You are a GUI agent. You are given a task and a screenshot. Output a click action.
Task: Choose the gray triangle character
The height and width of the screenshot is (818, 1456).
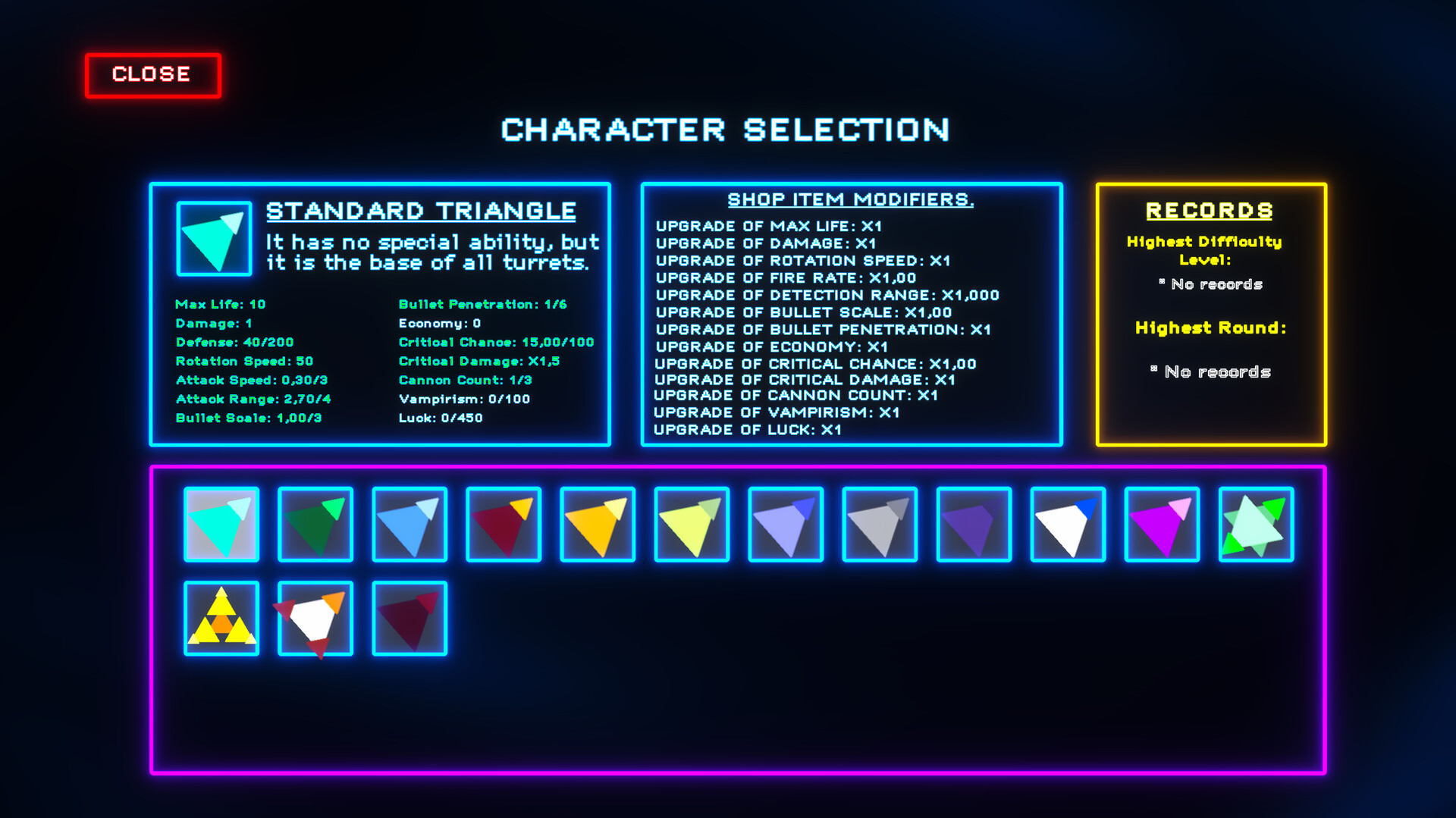(x=879, y=525)
